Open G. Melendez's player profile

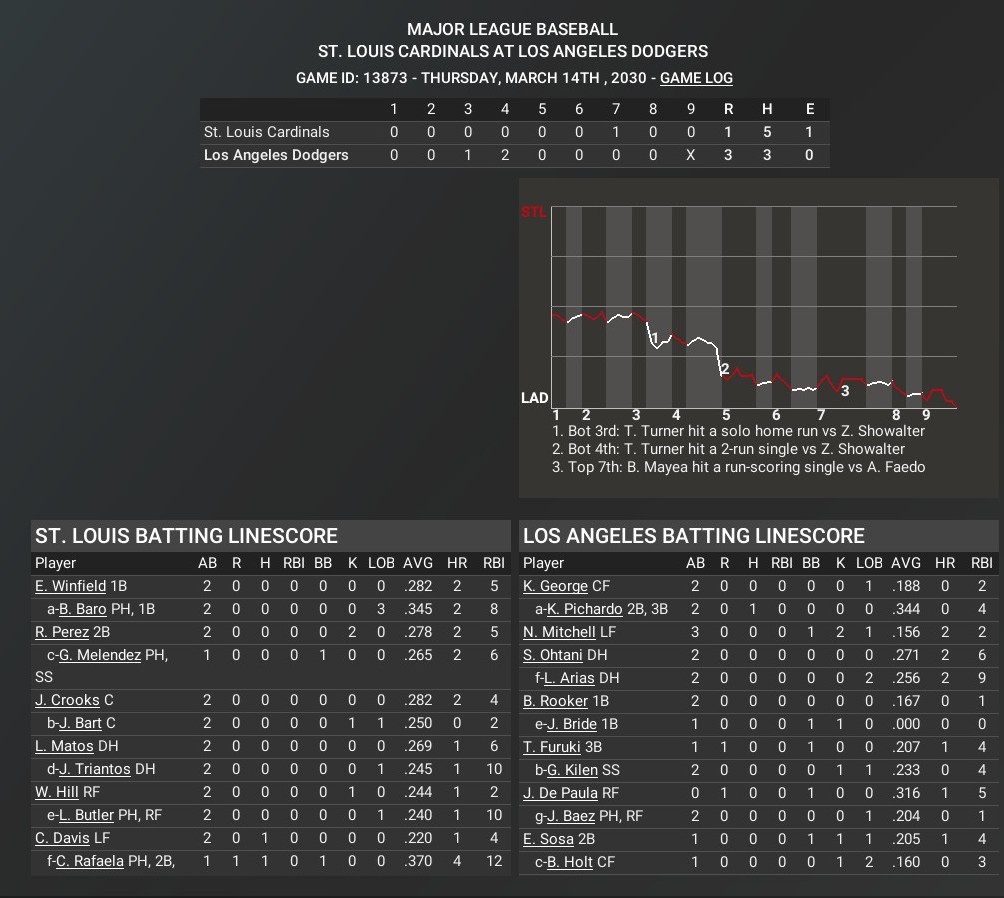(100, 655)
